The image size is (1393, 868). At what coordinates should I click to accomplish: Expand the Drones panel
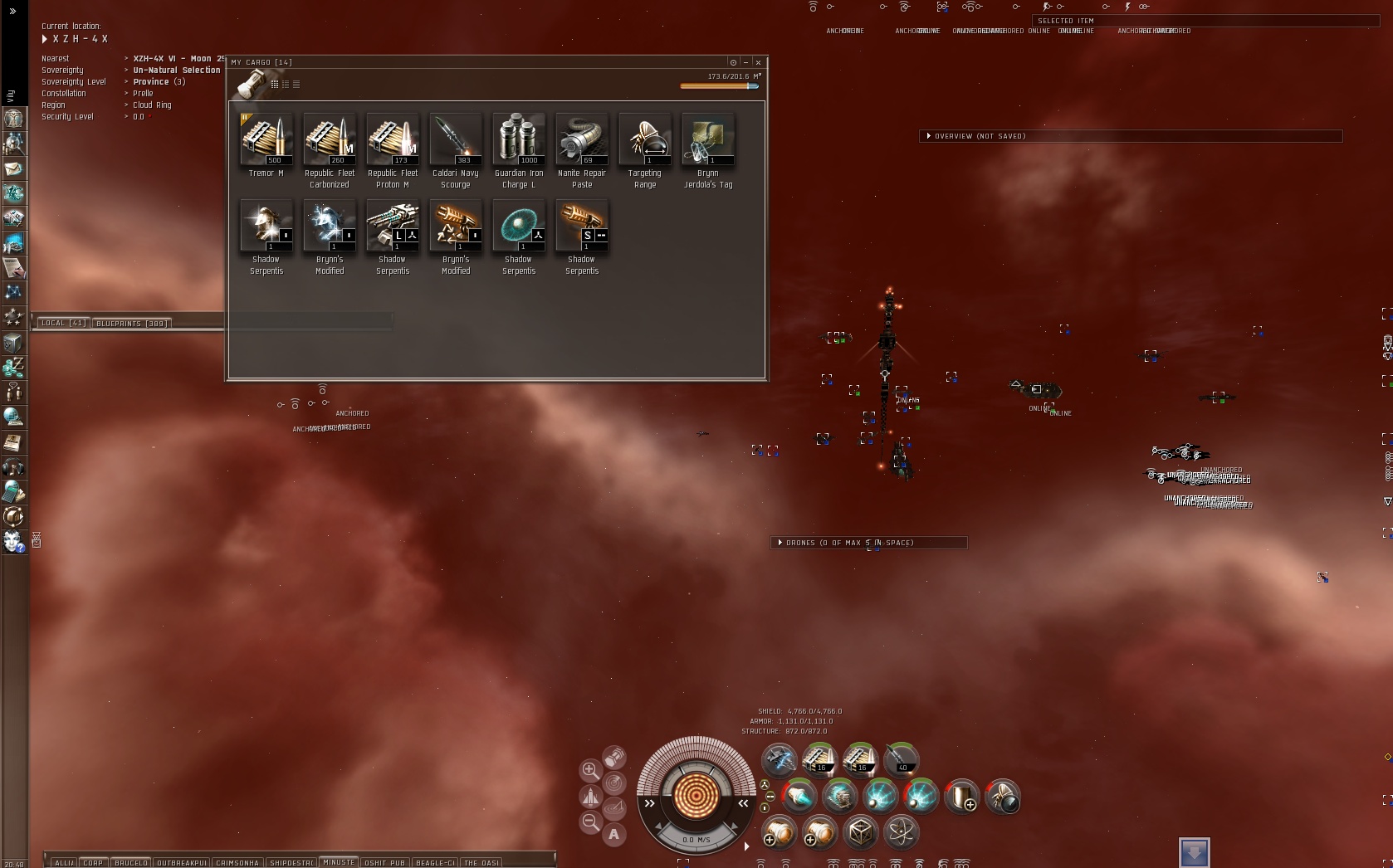point(780,543)
